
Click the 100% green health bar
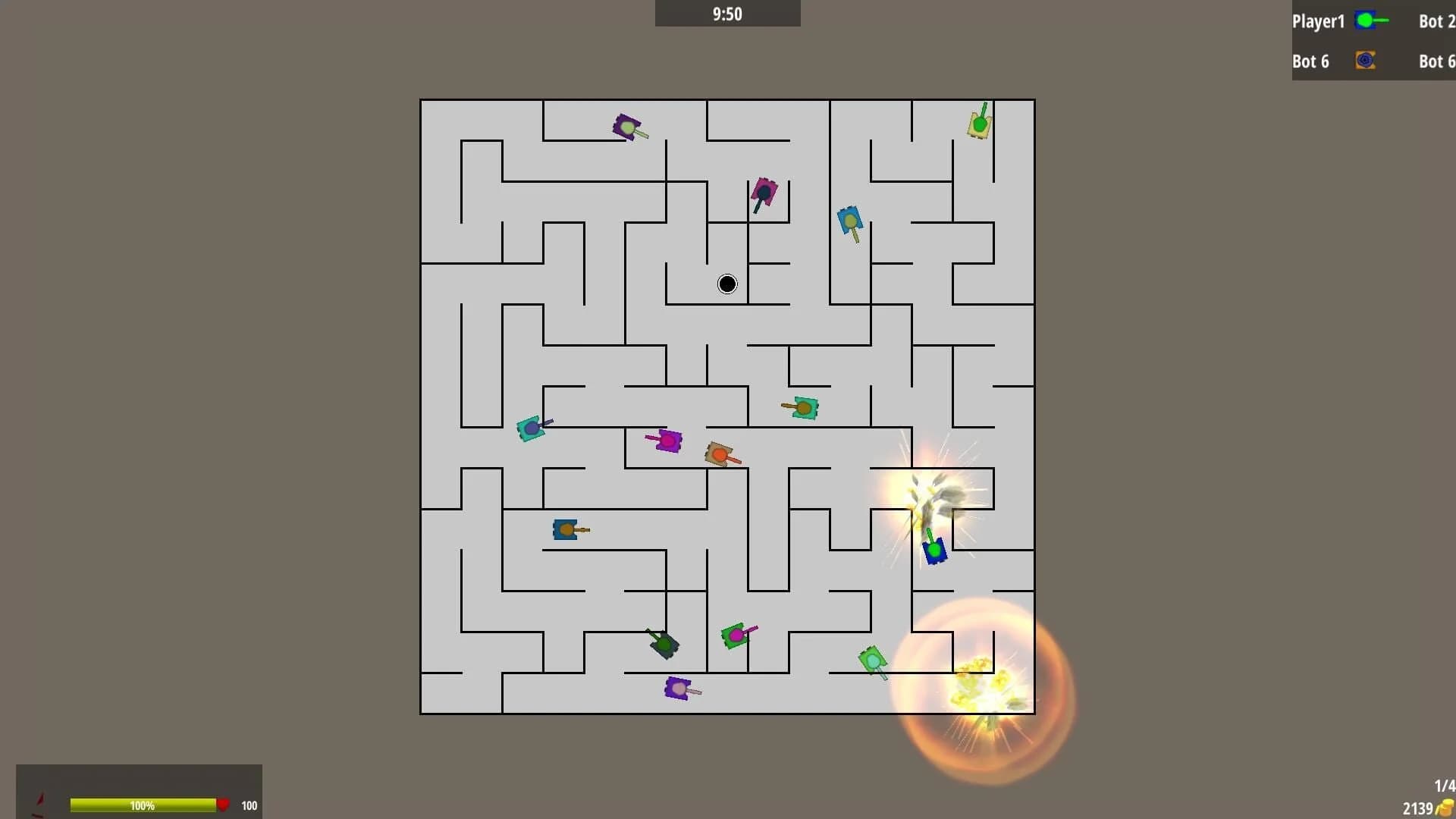[144, 805]
